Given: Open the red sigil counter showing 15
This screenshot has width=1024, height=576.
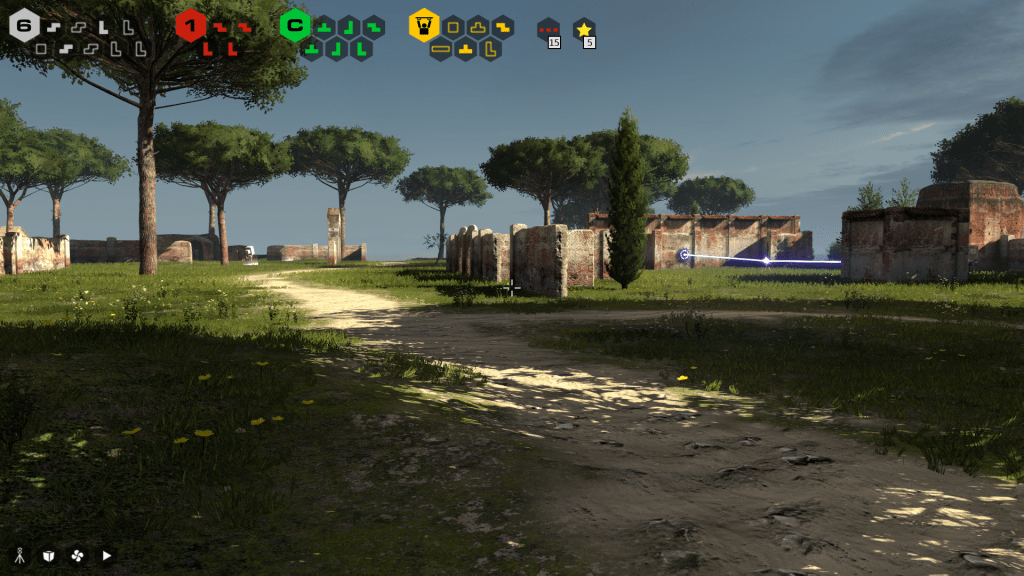Looking at the screenshot, I should pos(548,32).
